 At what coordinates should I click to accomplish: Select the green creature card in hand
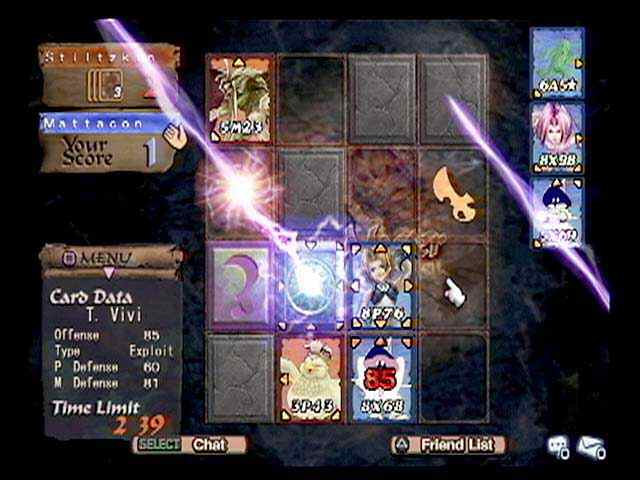(556, 61)
